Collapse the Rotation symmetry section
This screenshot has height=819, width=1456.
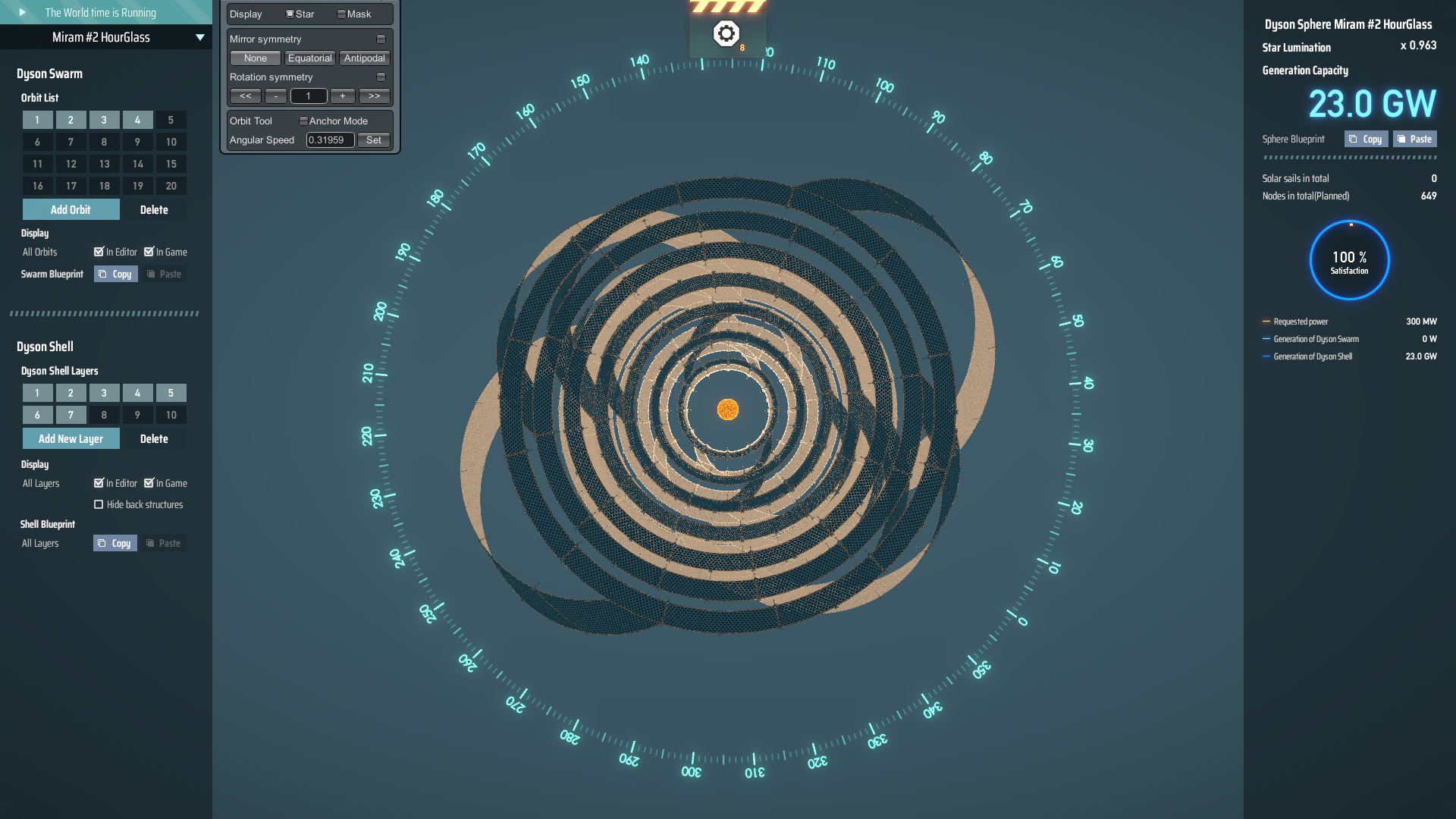pos(383,77)
